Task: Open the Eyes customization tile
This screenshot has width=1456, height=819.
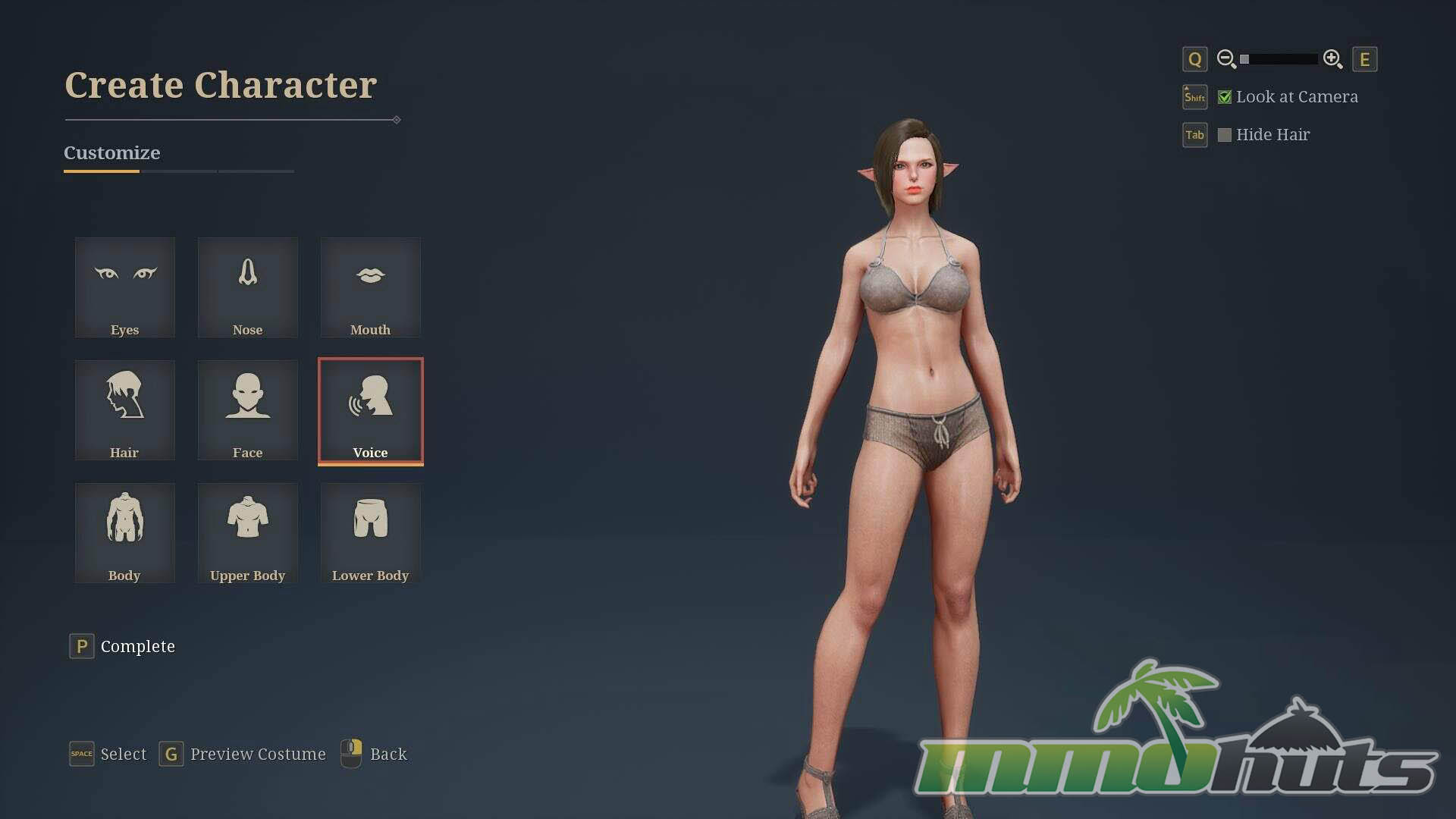Action: [125, 287]
